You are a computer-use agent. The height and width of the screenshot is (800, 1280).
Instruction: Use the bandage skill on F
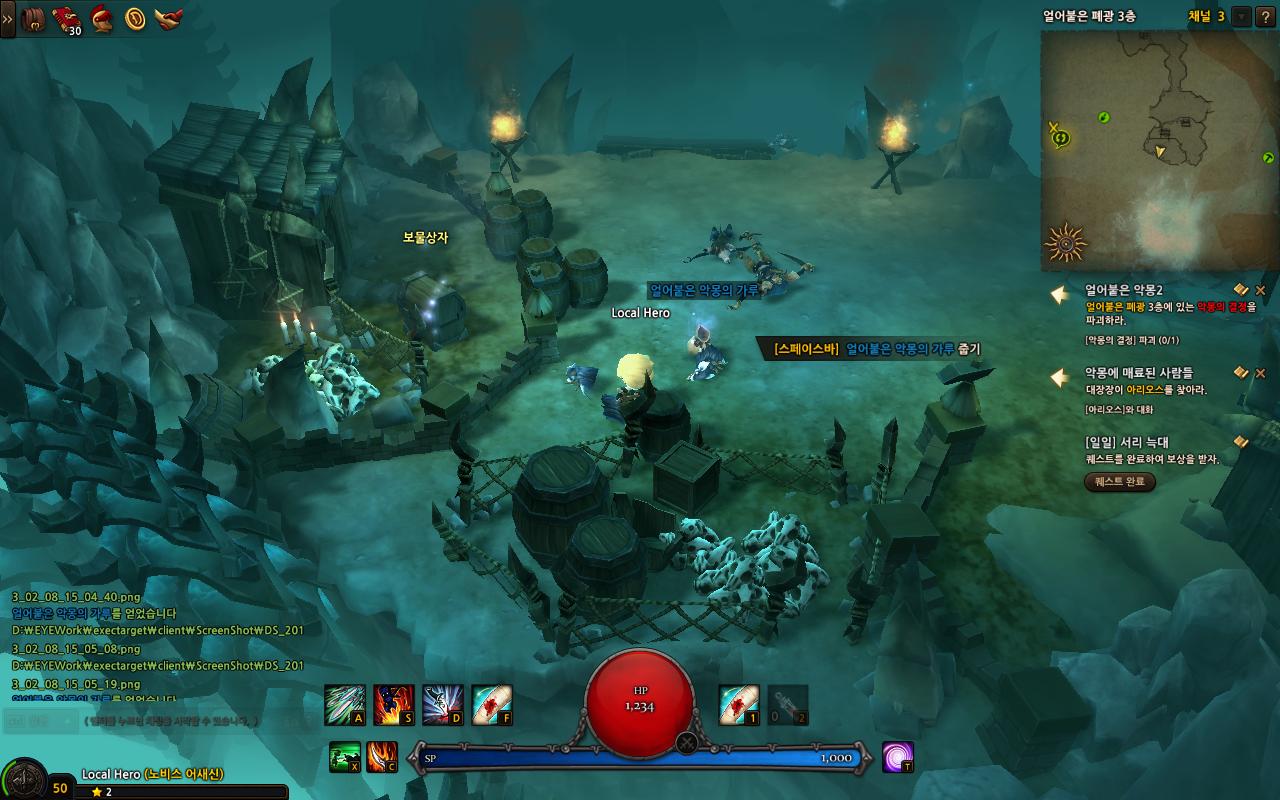(491, 705)
